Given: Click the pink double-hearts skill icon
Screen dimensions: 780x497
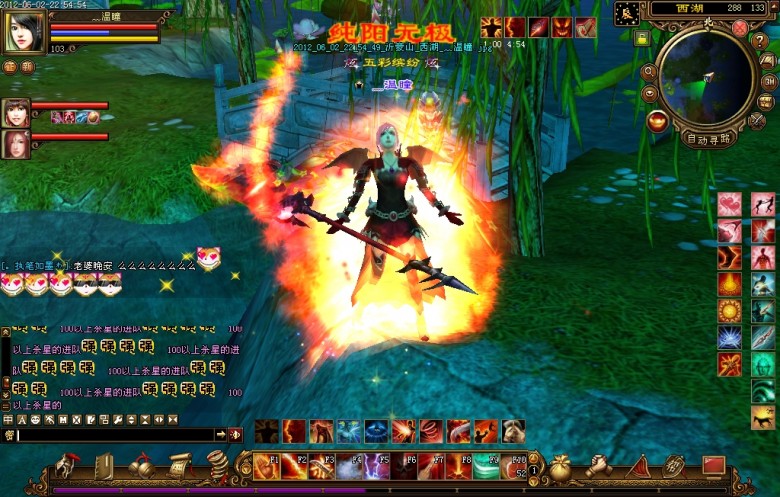Looking at the screenshot, I should pos(729,204).
